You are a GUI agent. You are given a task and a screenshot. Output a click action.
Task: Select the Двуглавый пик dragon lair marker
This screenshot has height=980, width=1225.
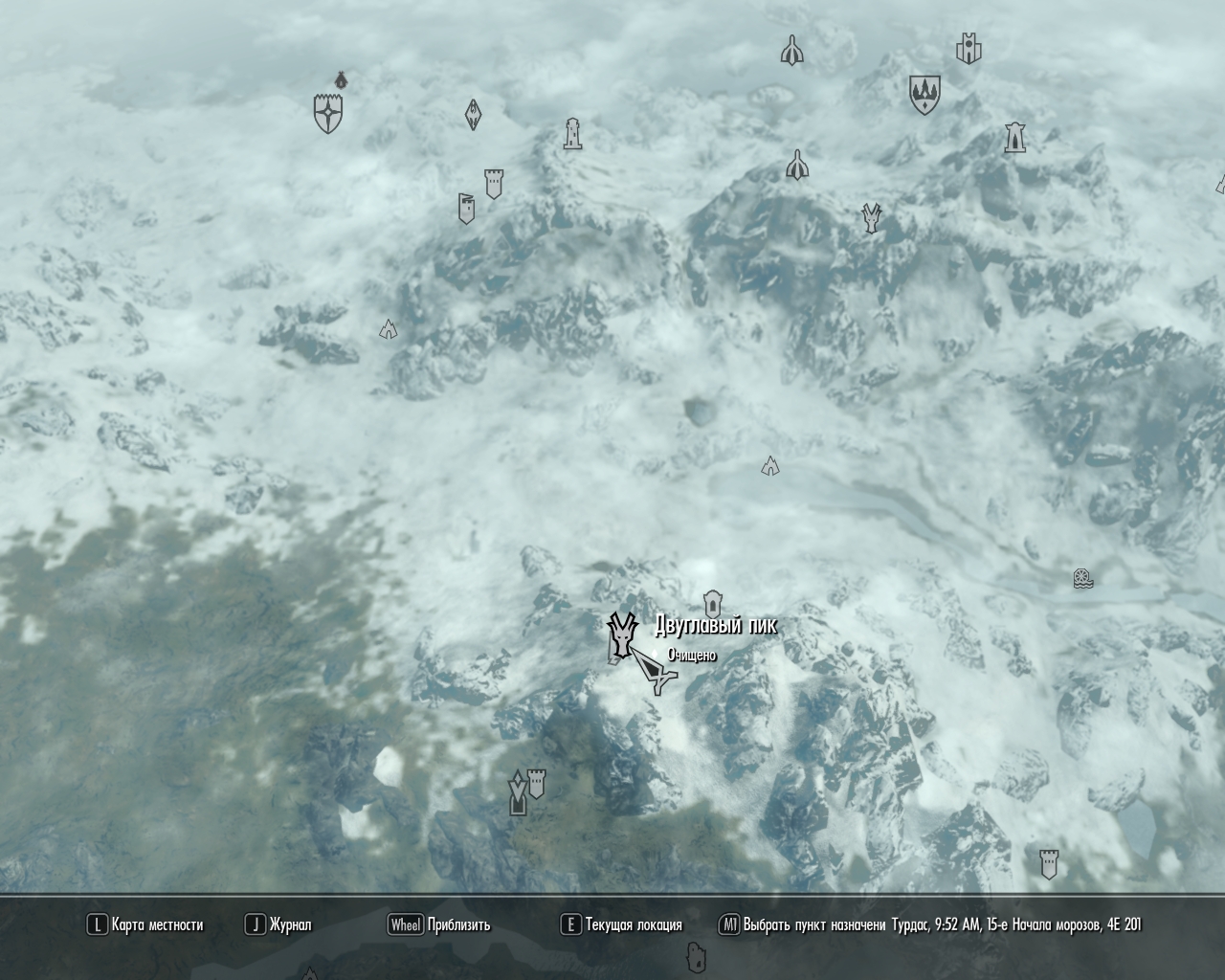(x=621, y=634)
